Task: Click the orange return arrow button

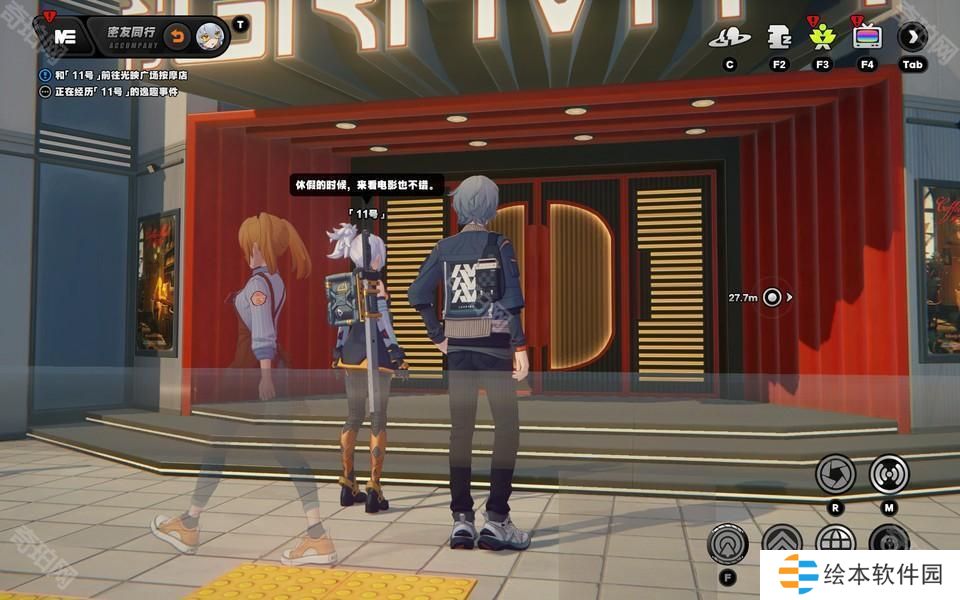Action: pyautogui.click(x=177, y=36)
